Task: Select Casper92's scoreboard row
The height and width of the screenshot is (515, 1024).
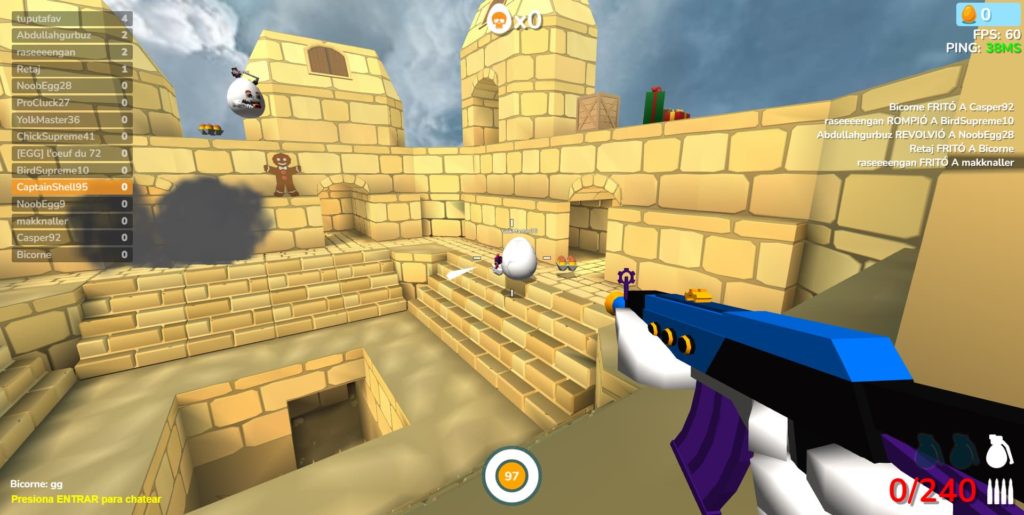Action: [x=72, y=238]
